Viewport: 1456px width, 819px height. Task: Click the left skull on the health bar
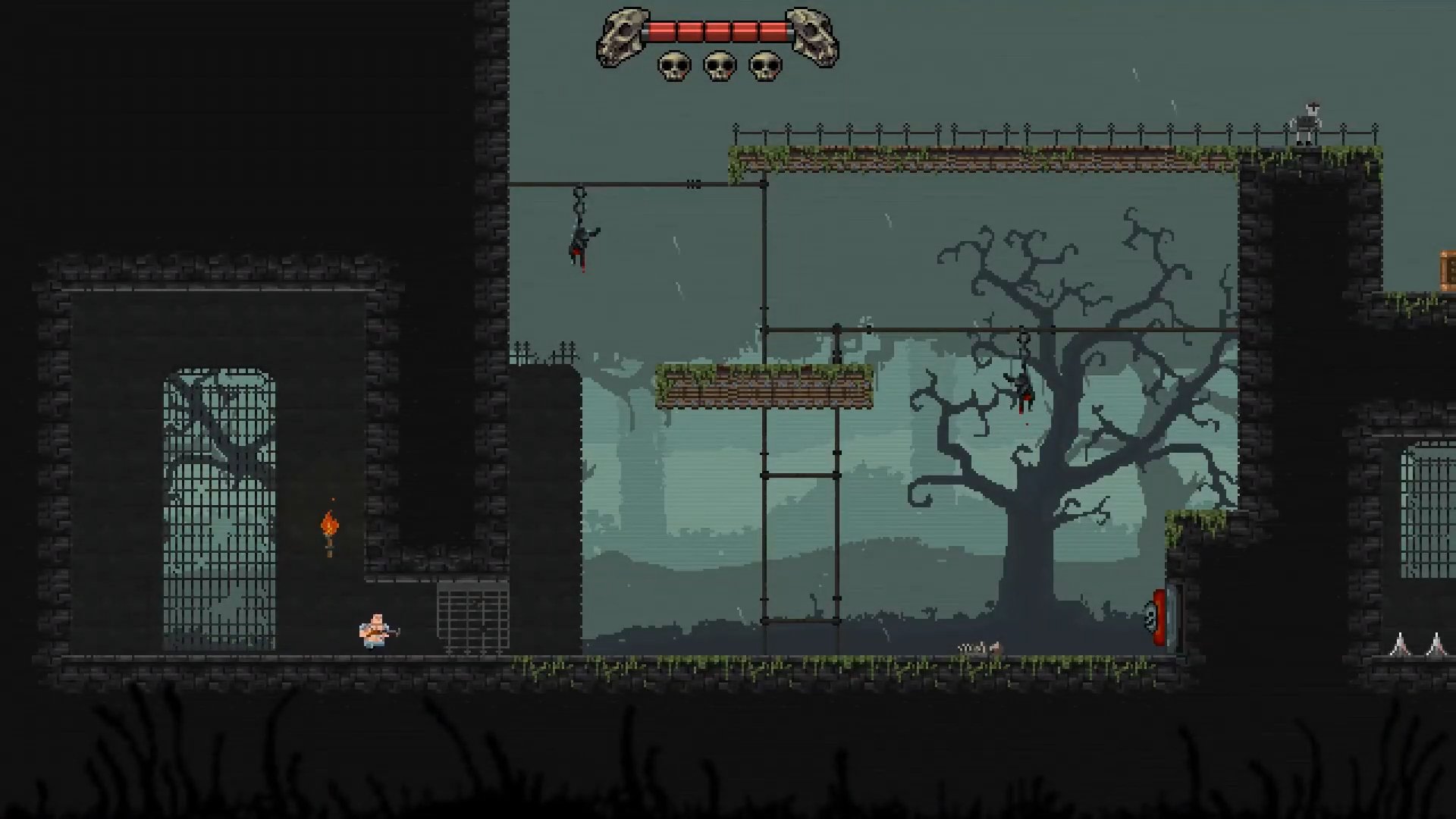tap(623, 34)
